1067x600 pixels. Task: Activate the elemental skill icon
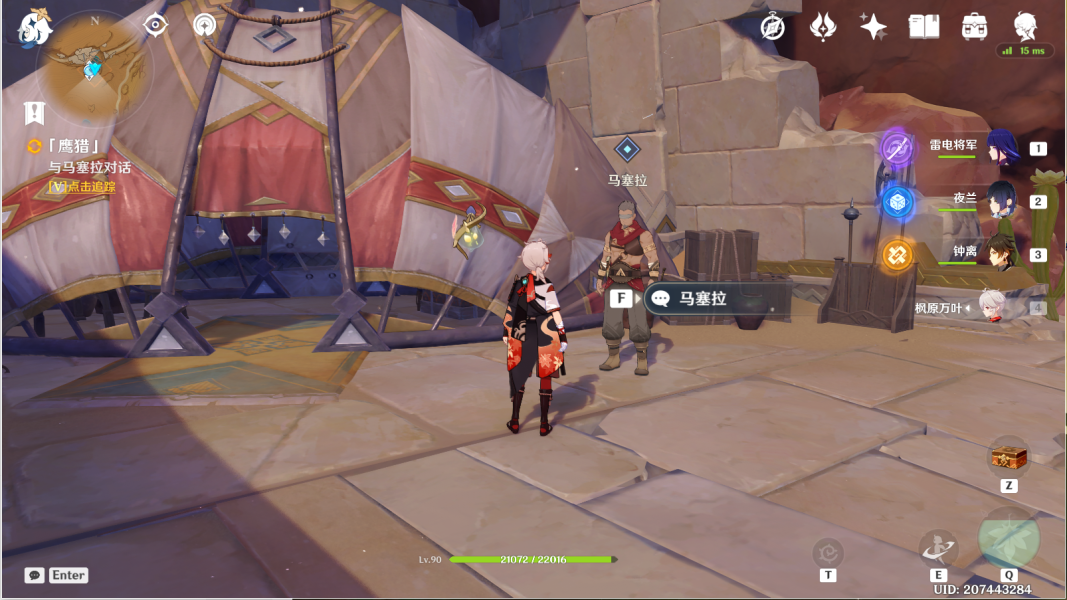click(x=938, y=547)
